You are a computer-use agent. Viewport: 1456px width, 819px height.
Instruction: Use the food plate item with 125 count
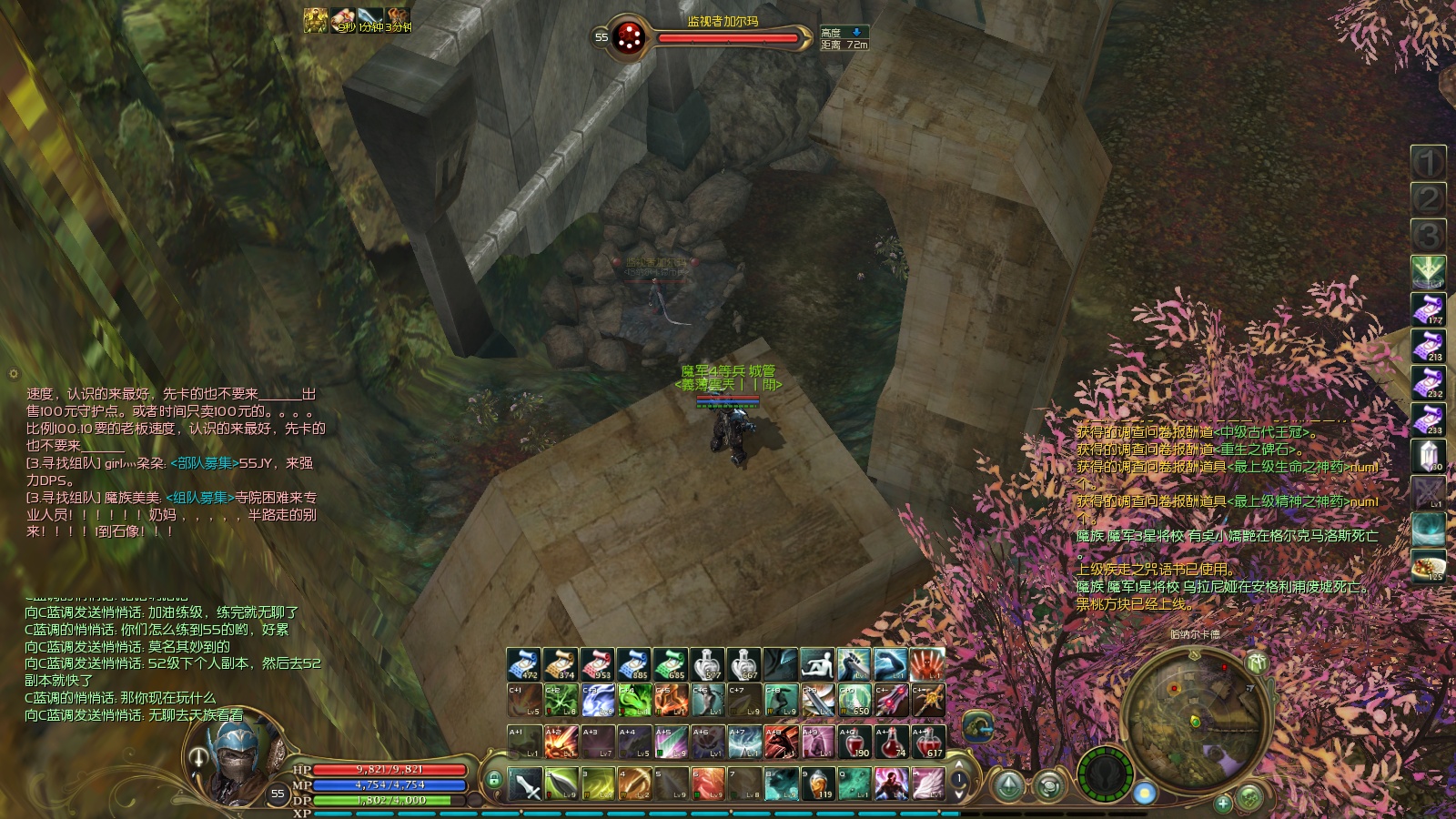point(1428,565)
